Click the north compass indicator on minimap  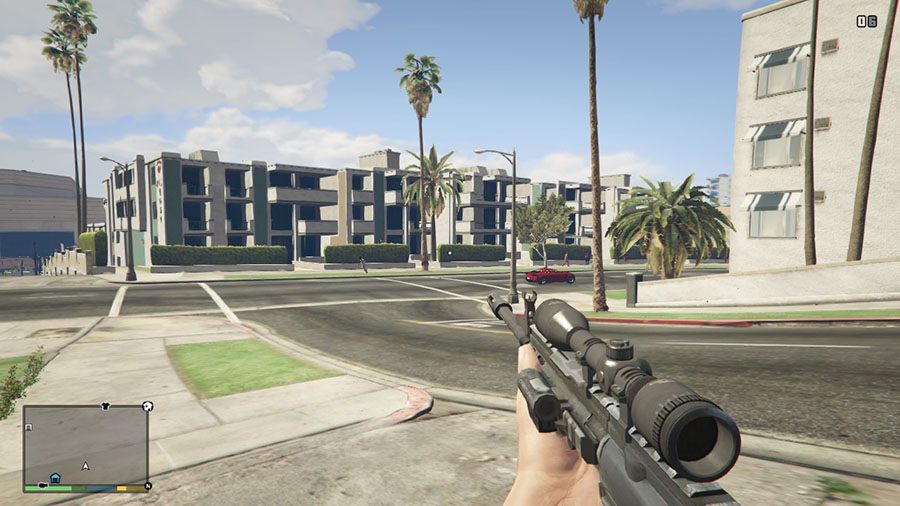[x=148, y=486]
